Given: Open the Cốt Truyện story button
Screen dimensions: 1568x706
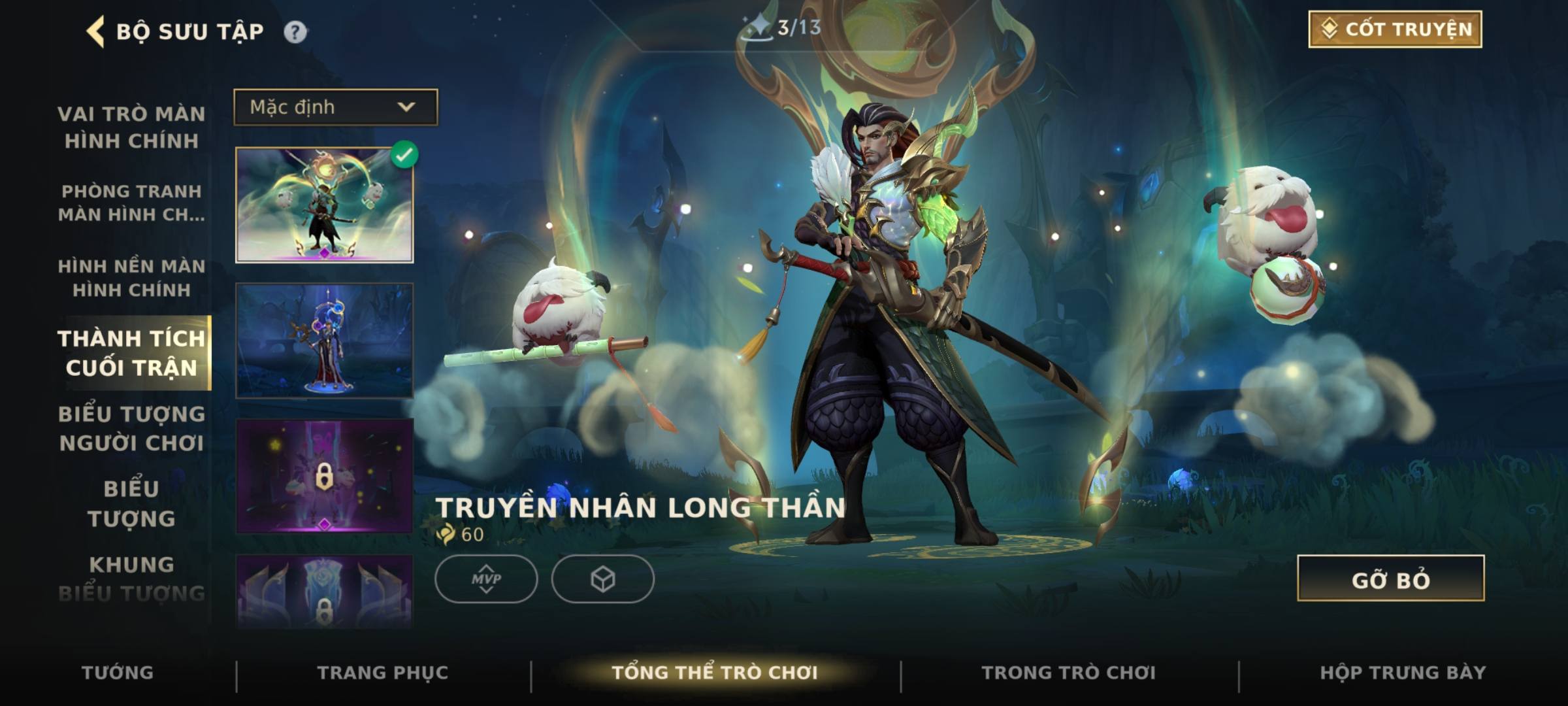Looking at the screenshot, I should pos(1395,29).
